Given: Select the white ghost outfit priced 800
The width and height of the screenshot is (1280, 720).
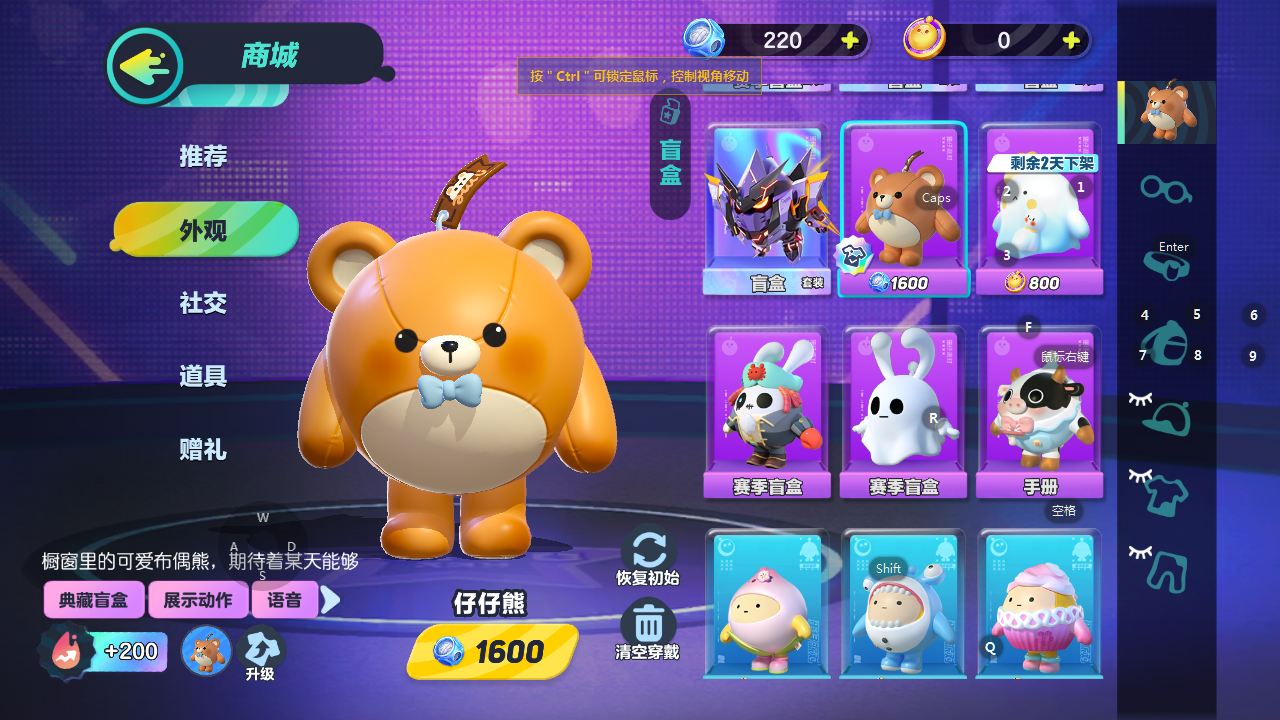Looking at the screenshot, I should [1040, 210].
